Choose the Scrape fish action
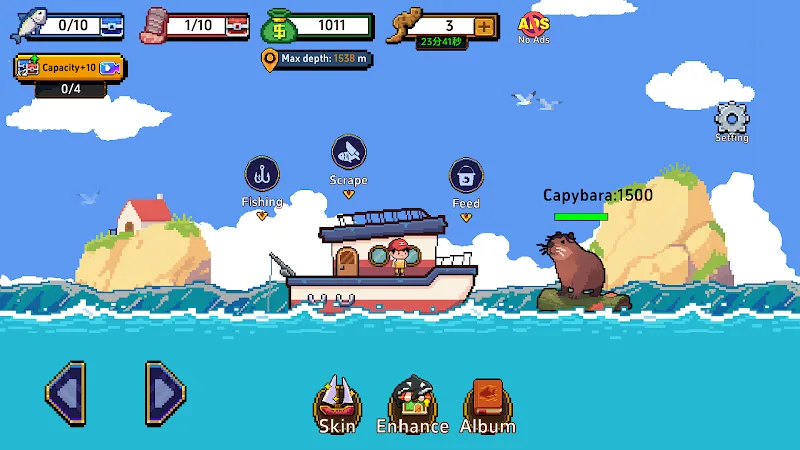Viewport: 800px width, 450px height. click(348, 153)
